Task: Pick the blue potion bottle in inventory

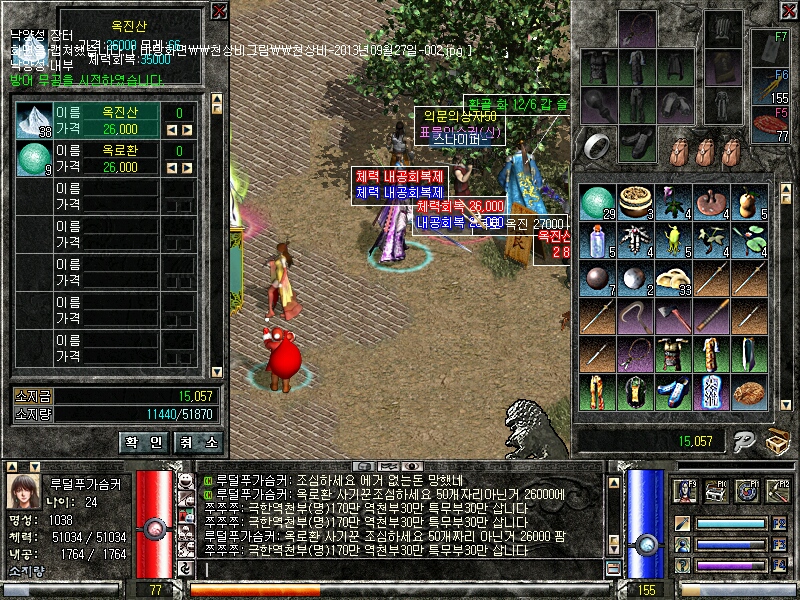Action: click(x=596, y=241)
